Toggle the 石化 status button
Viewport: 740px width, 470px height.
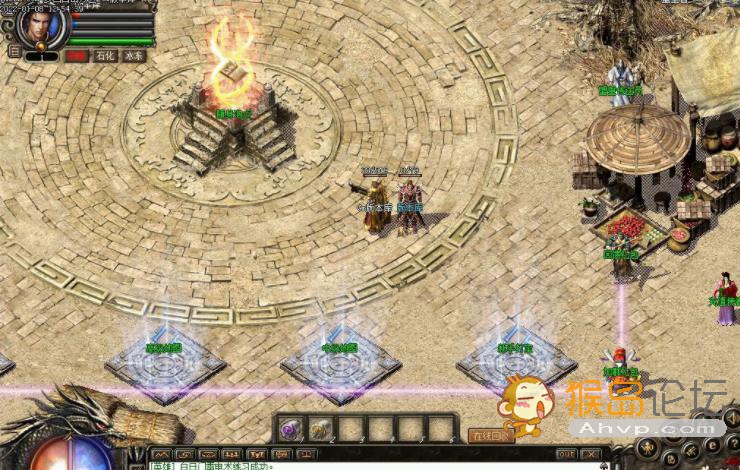[105, 56]
